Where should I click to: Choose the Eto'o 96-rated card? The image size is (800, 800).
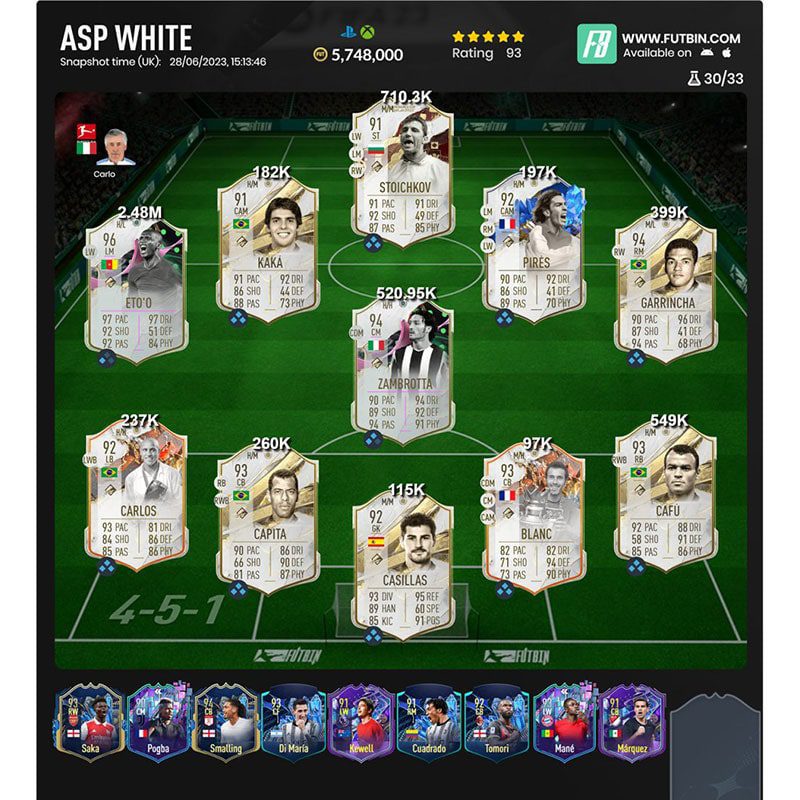click(137, 287)
